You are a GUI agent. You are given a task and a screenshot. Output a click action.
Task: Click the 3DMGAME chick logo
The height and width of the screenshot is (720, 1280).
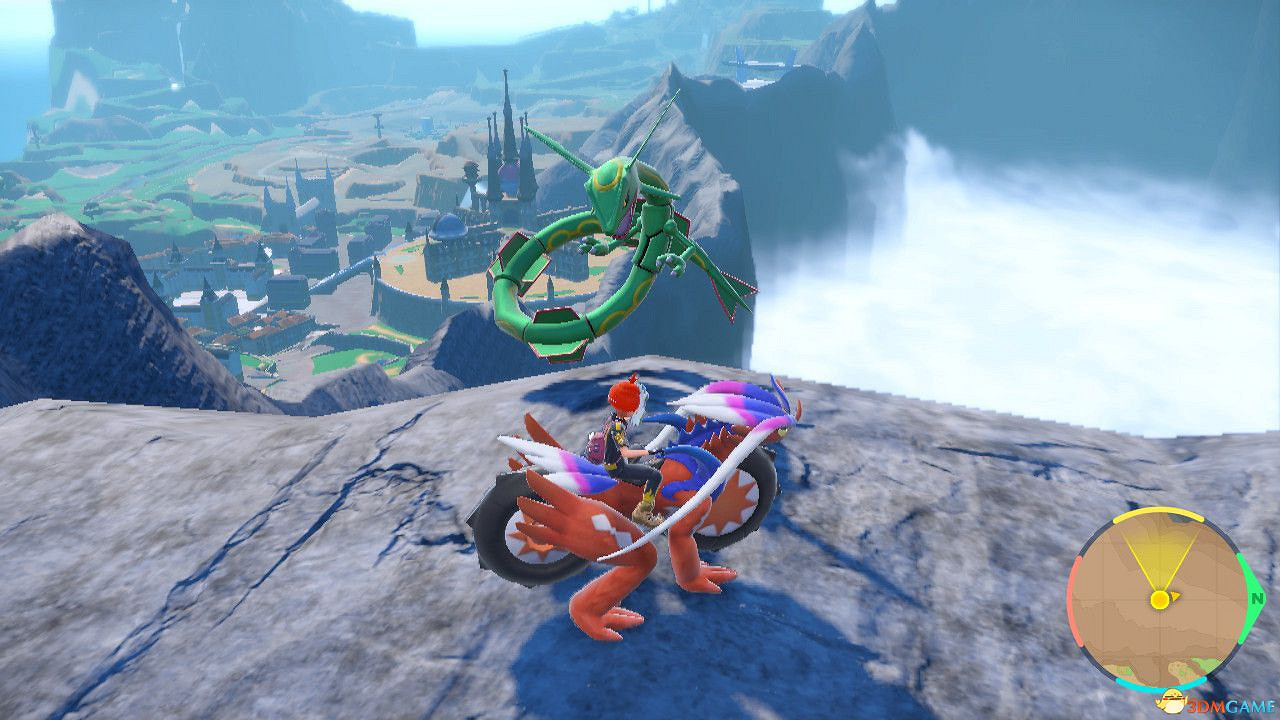click(x=1173, y=700)
